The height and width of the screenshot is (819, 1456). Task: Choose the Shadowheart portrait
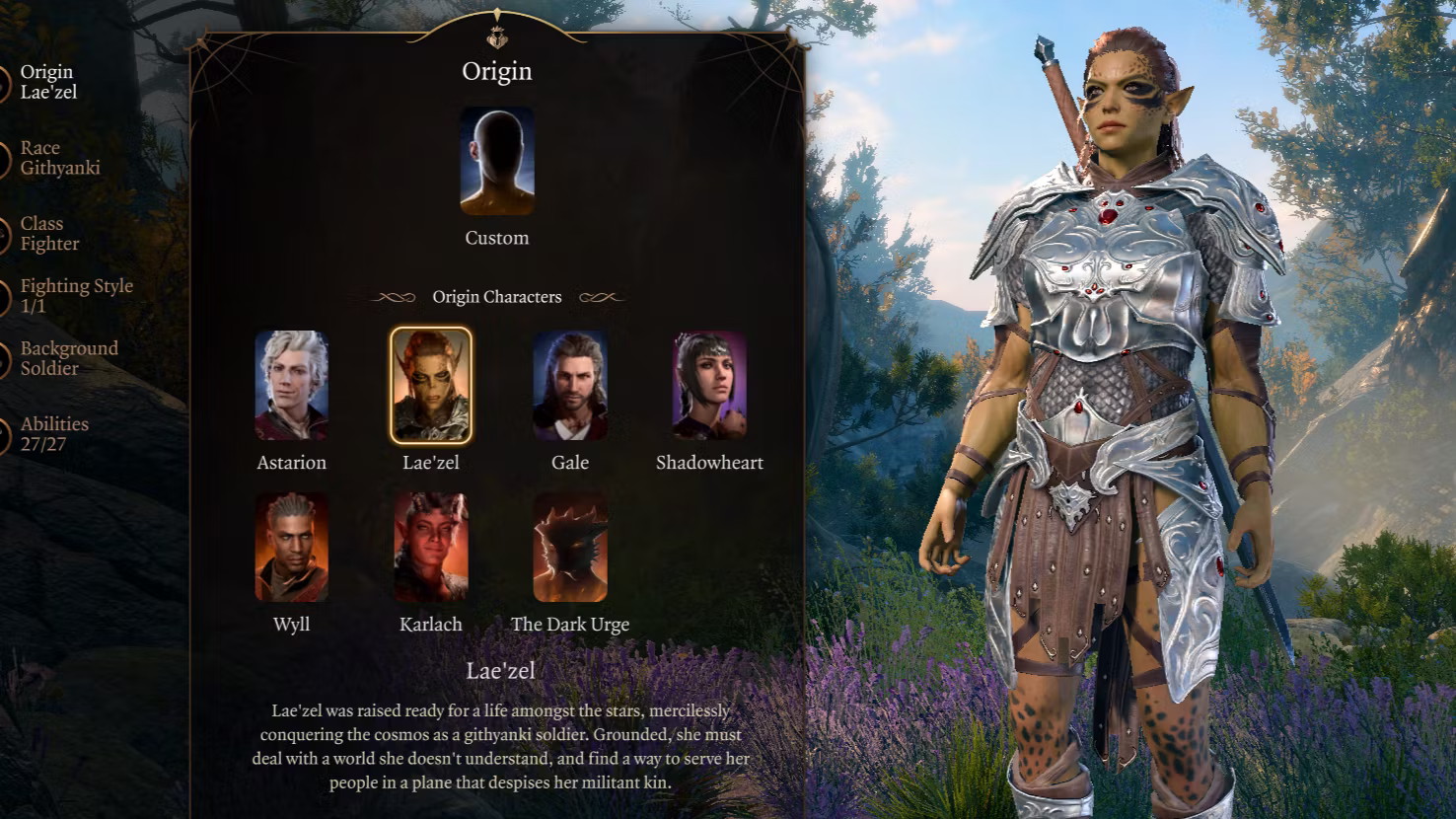(709, 385)
